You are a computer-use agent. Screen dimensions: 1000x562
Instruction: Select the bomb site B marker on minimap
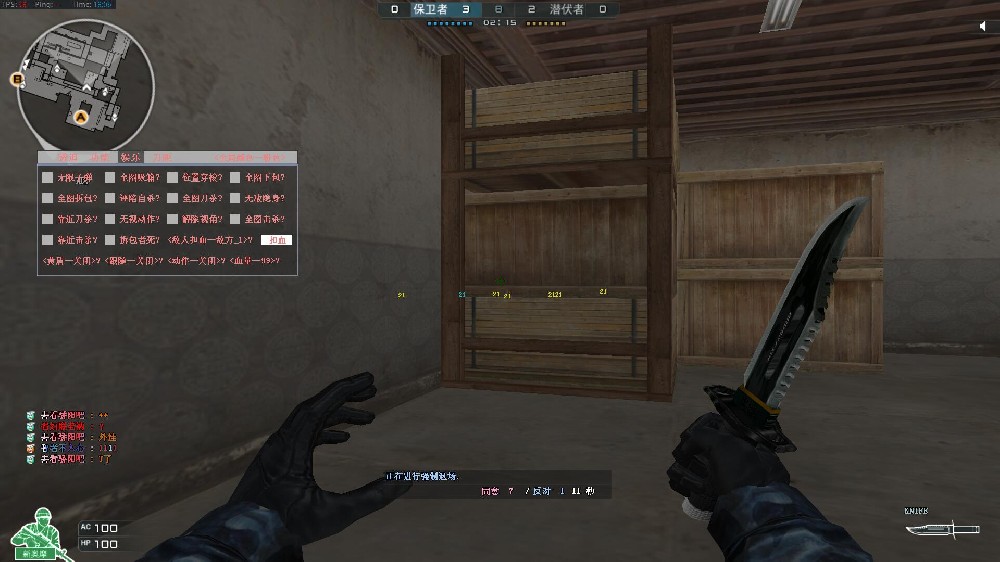click(18, 78)
